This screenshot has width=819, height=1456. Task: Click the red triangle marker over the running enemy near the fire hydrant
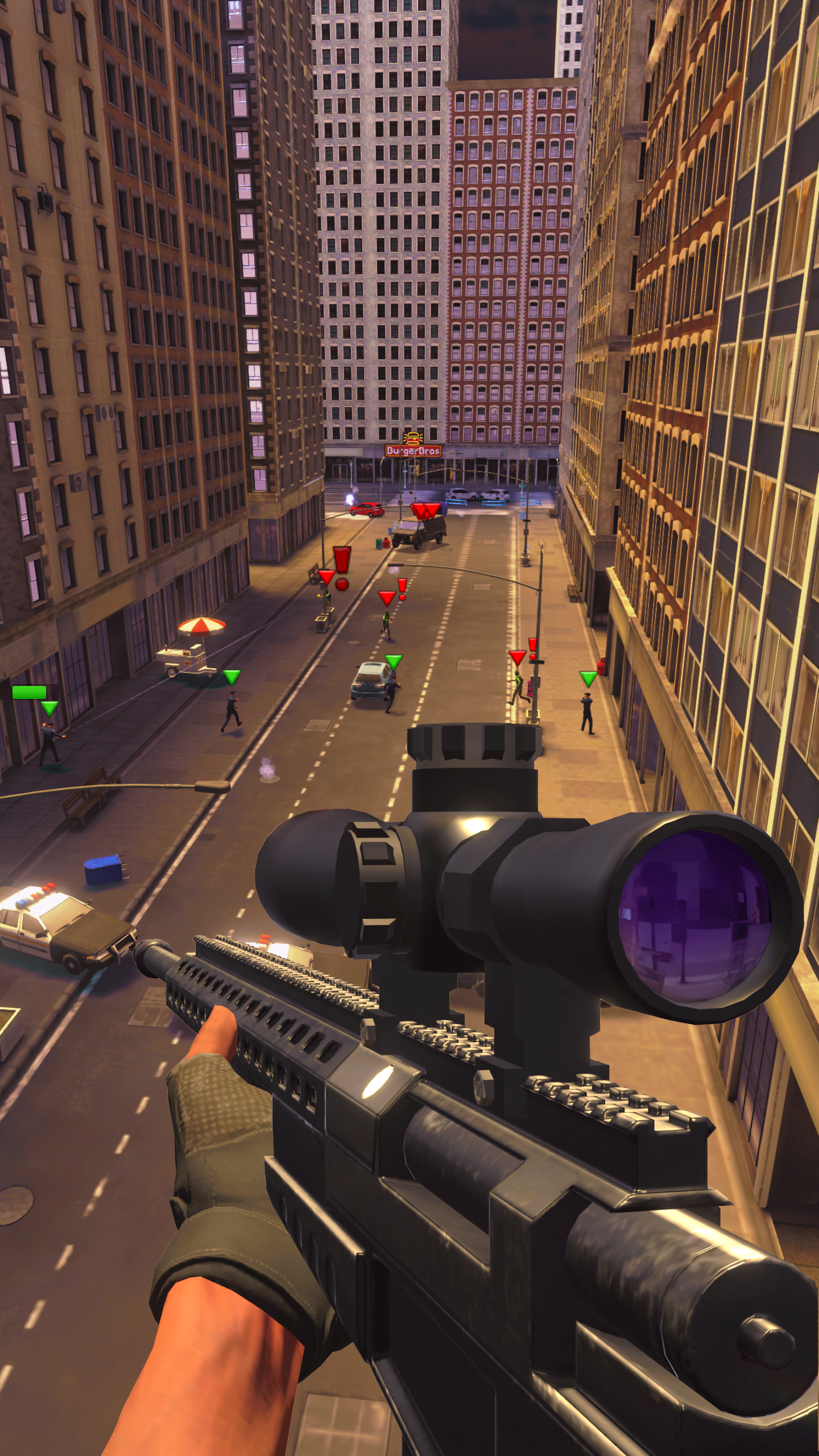point(518,658)
